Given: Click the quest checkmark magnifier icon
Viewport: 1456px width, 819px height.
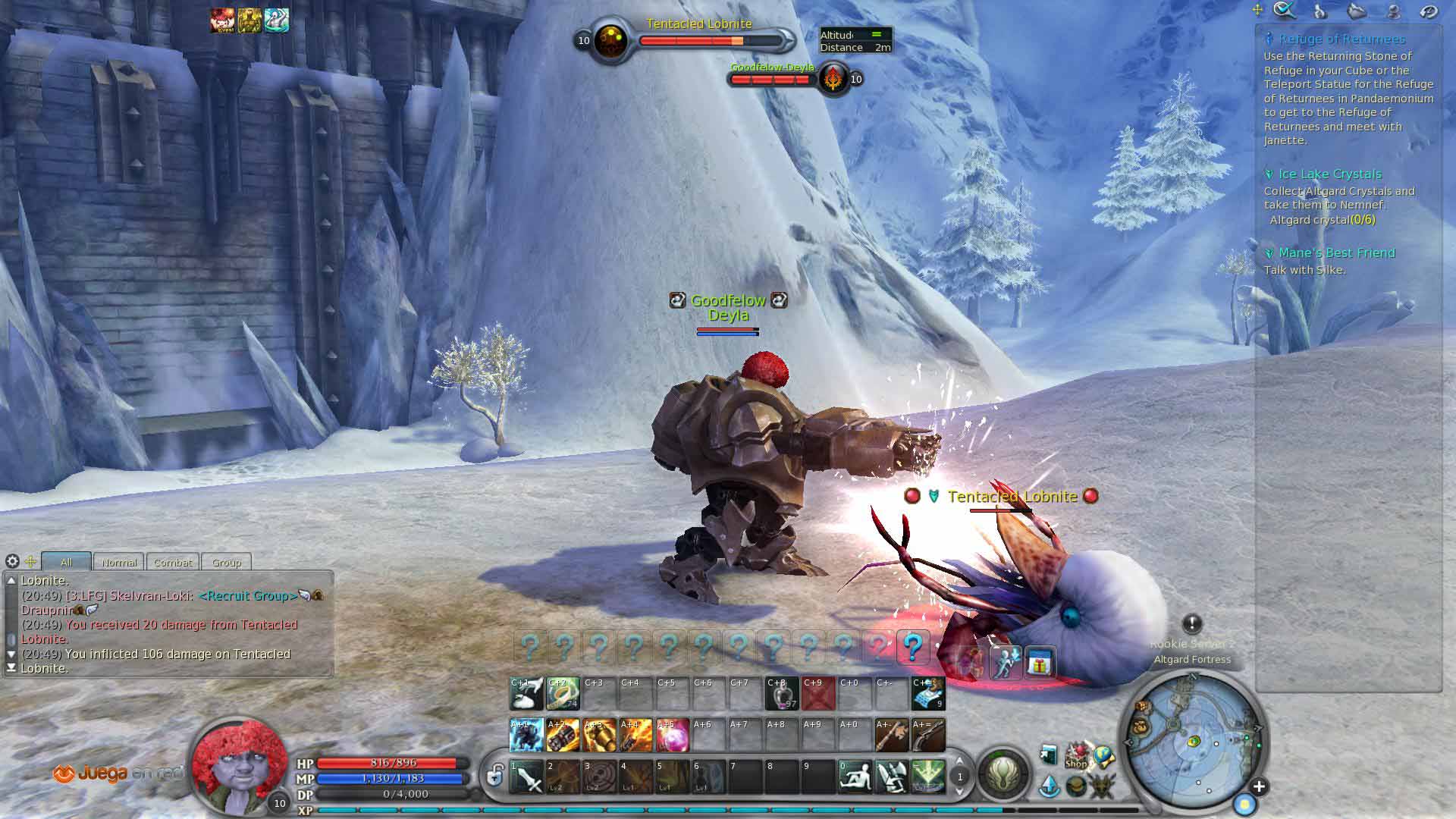Looking at the screenshot, I should (x=1284, y=11).
